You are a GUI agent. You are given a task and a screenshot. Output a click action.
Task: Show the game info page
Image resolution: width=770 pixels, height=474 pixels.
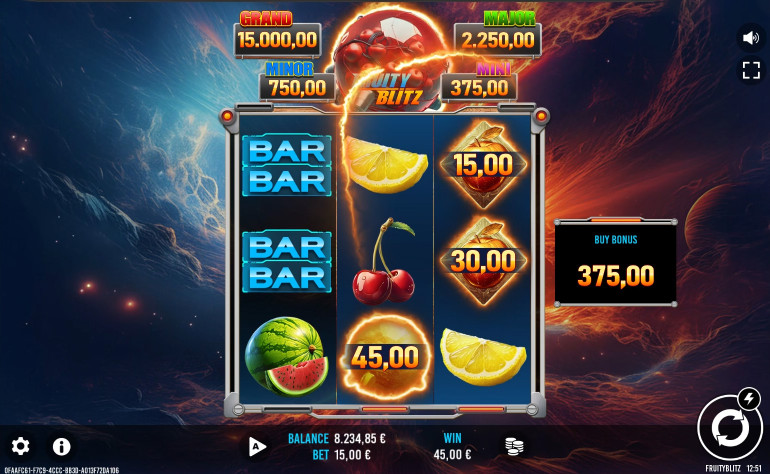pyautogui.click(x=61, y=446)
